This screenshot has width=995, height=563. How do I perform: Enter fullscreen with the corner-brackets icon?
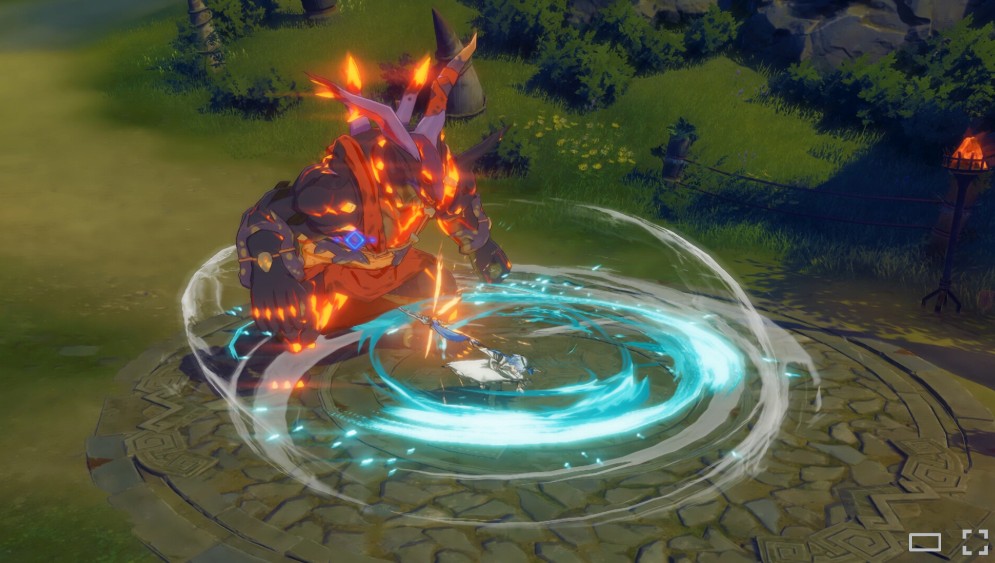pos(974,542)
